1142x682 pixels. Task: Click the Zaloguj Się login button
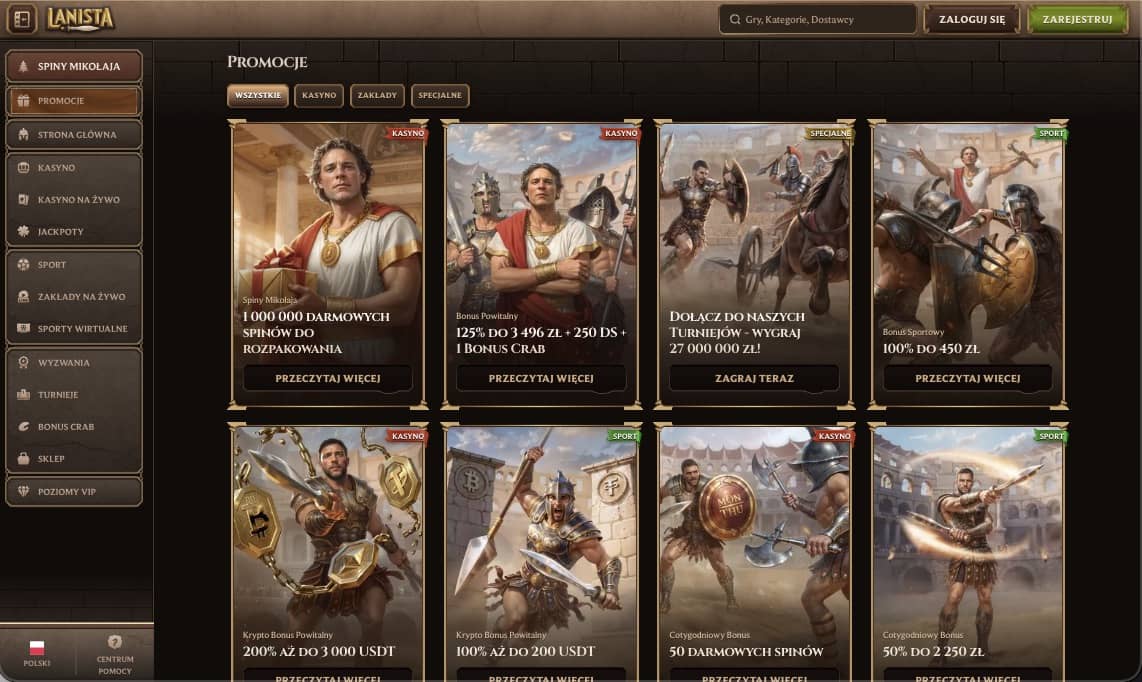[971, 19]
